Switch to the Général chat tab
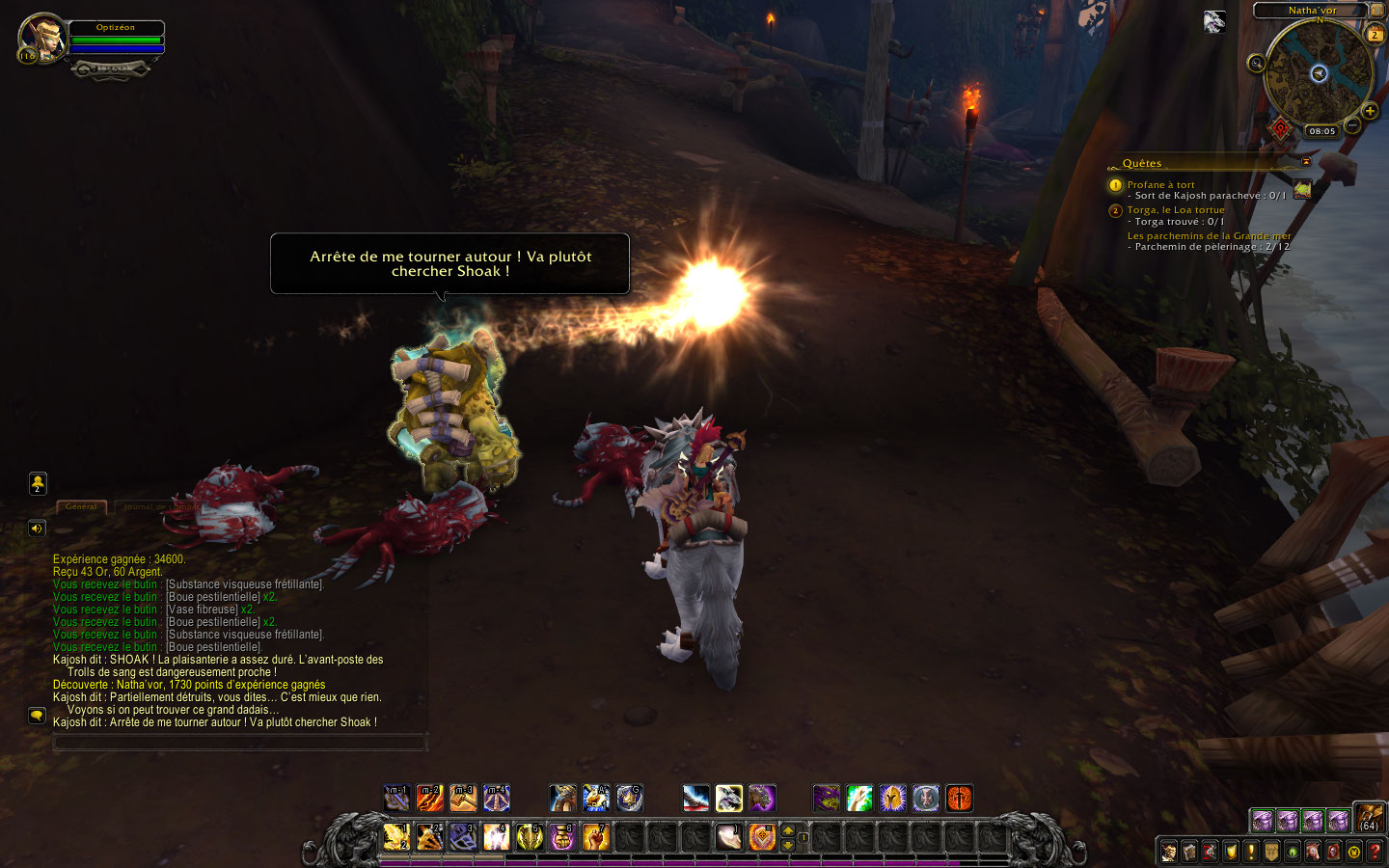Screen dimensions: 1389x868 click(x=81, y=506)
